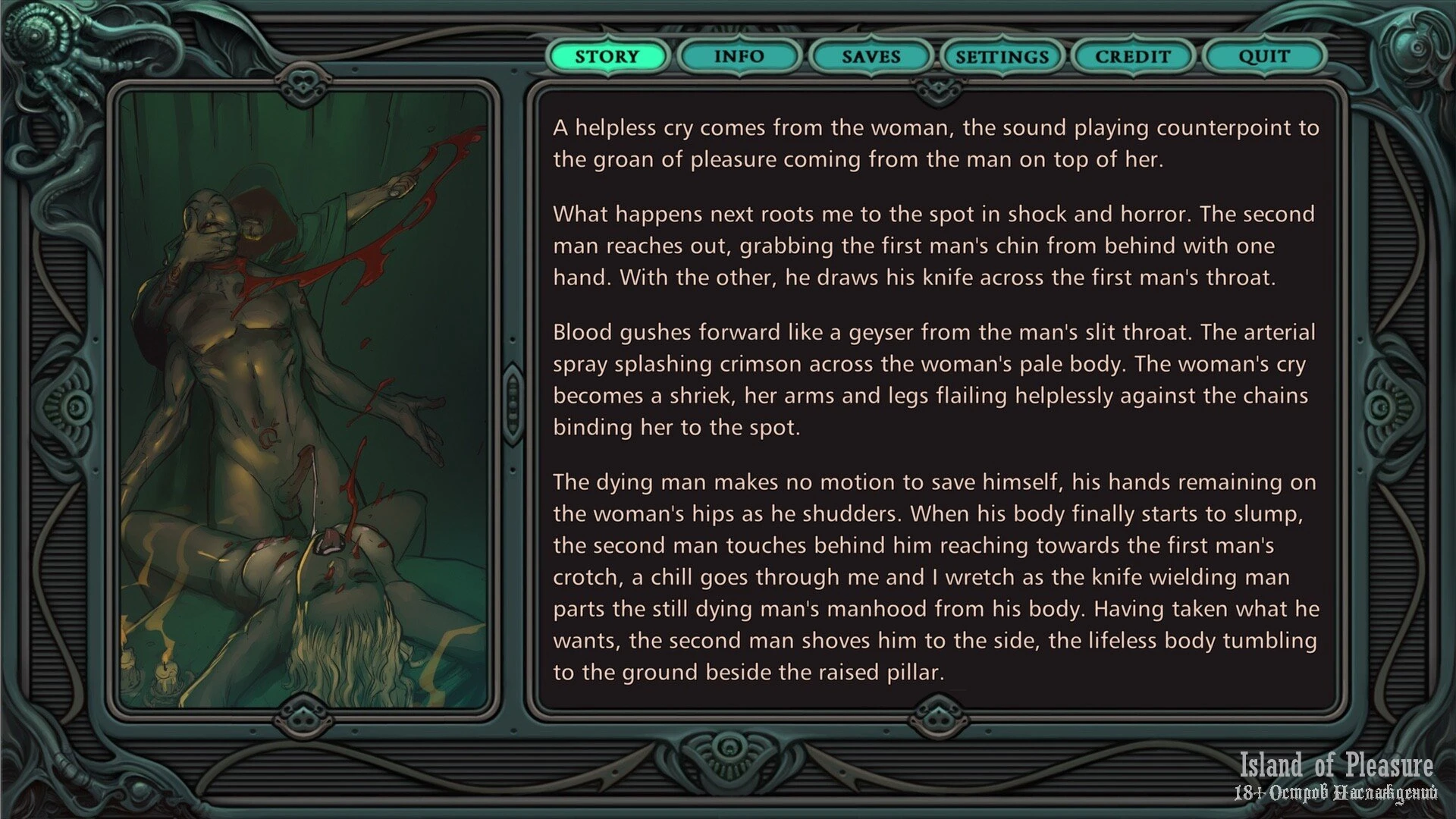Image resolution: width=1456 pixels, height=819 pixels.
Task: Select the Quit button
Action: point(1264,57)
